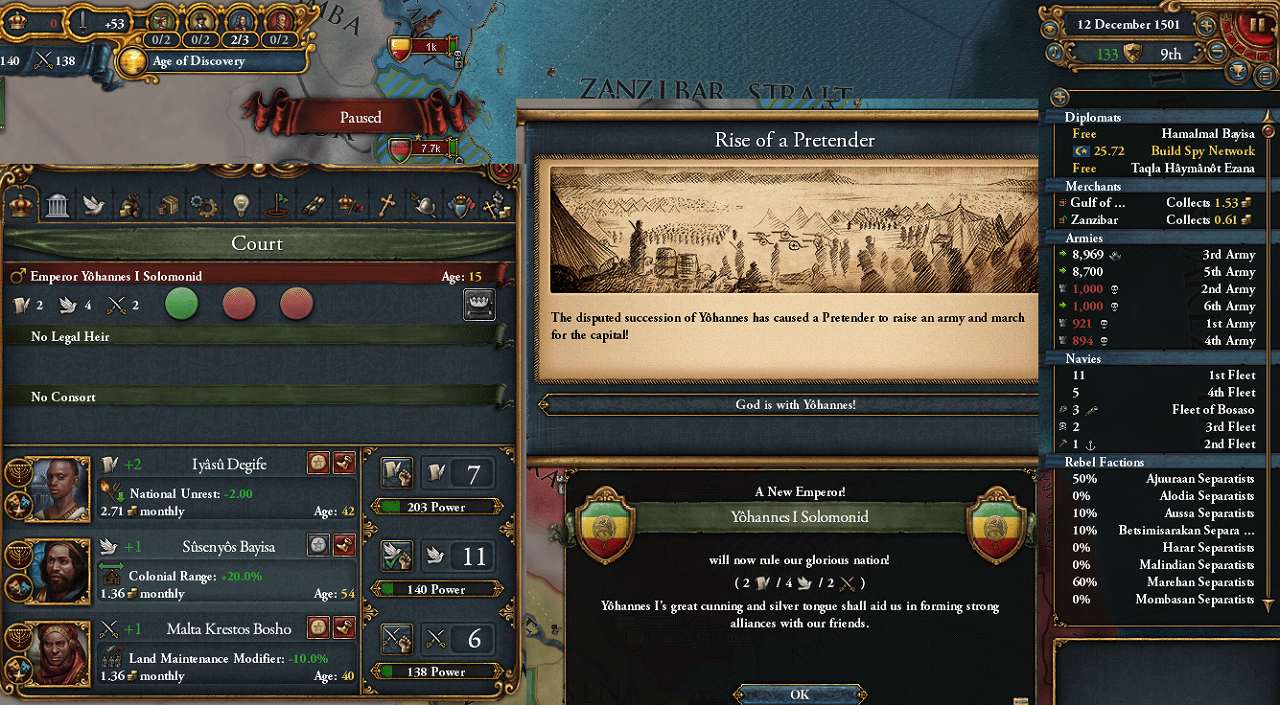Decrease game speed with the minus button
The image size is (1280, 705).
pyautogui.click(x=1217, y=52)
